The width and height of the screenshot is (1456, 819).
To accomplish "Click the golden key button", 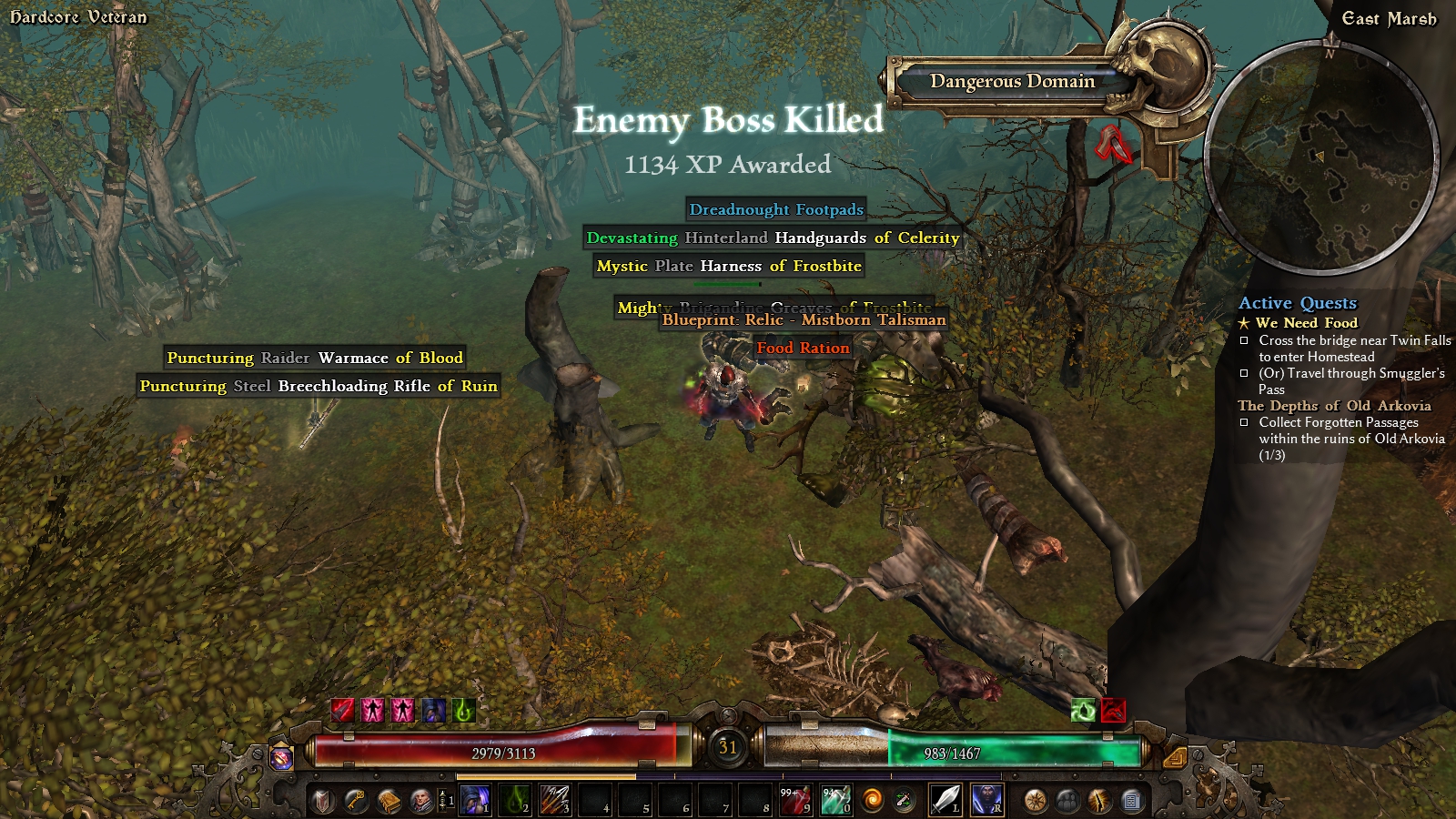I will (x=356, y=801).
